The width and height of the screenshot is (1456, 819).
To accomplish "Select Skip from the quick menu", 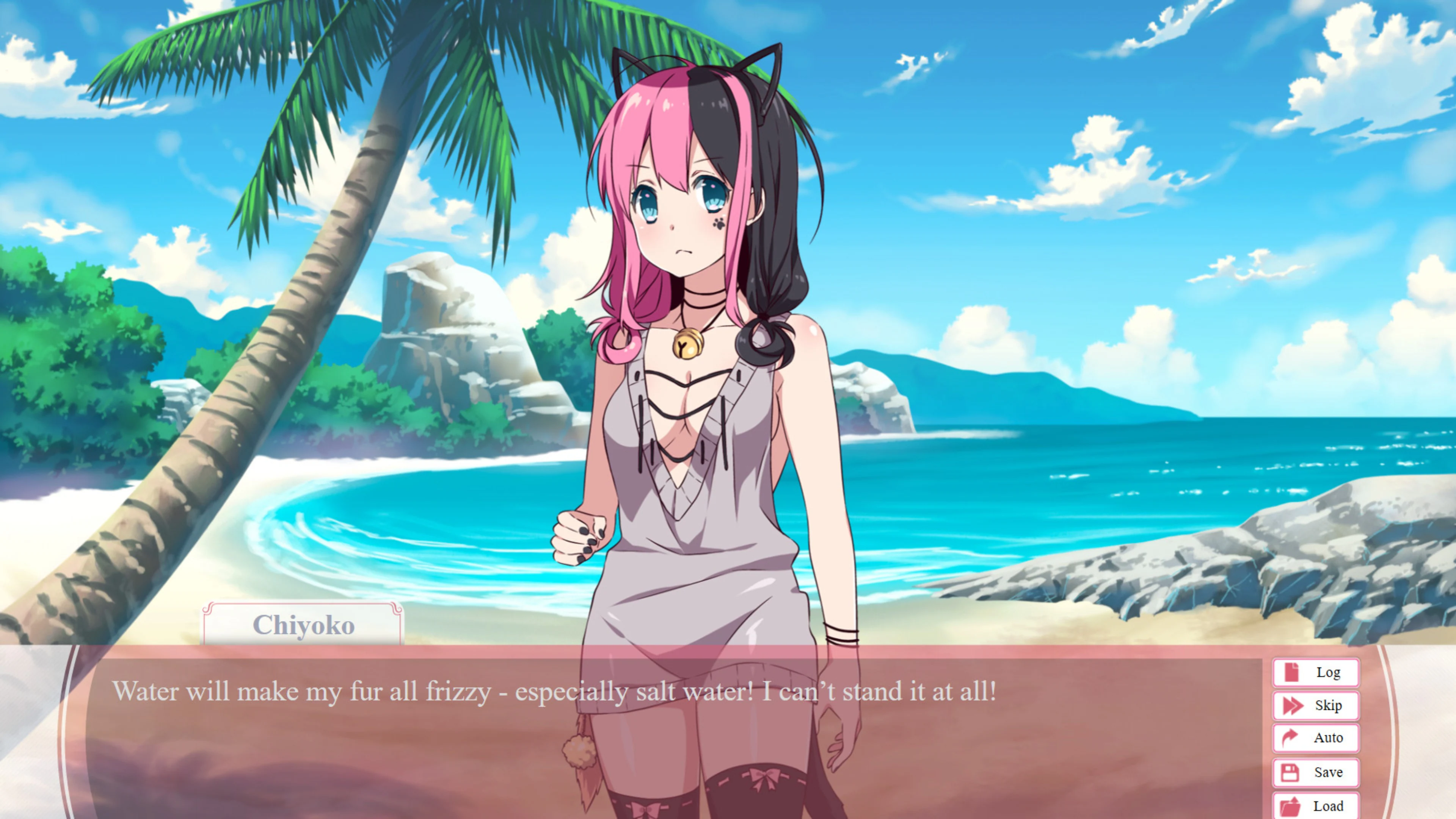I will pos(1328,705).
